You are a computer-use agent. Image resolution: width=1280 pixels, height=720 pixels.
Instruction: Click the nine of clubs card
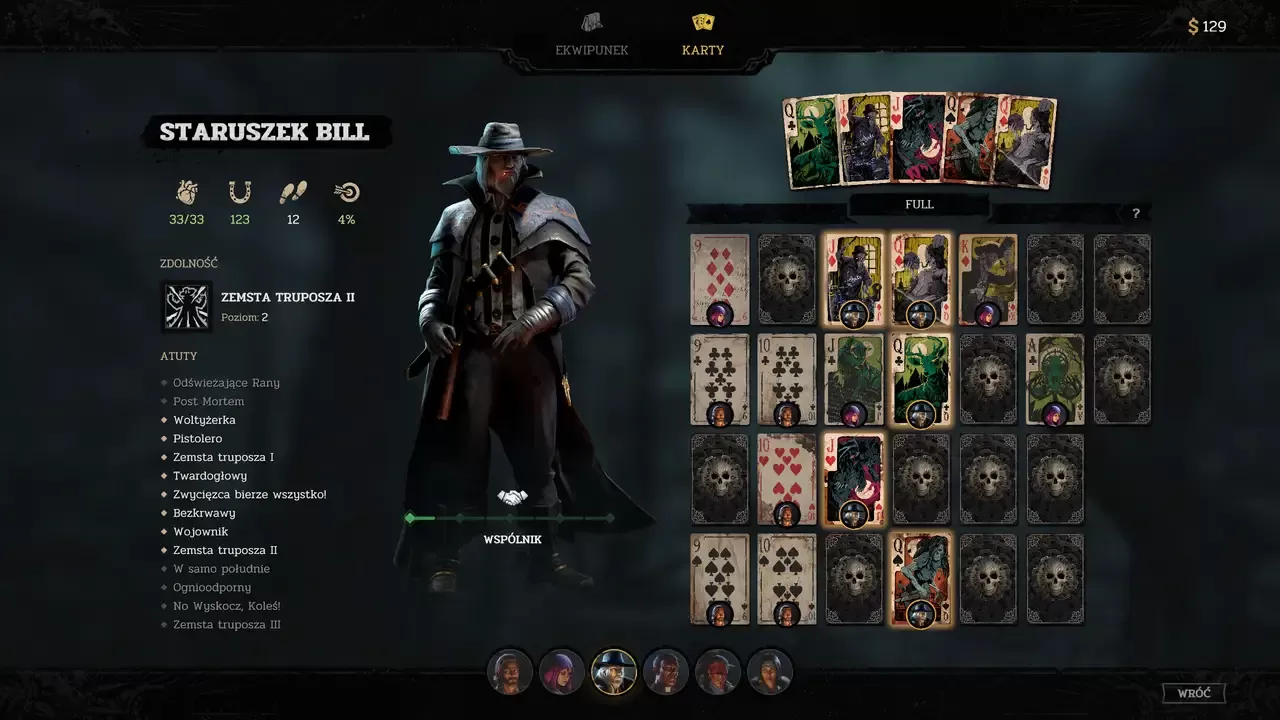(x=719, y=379)
